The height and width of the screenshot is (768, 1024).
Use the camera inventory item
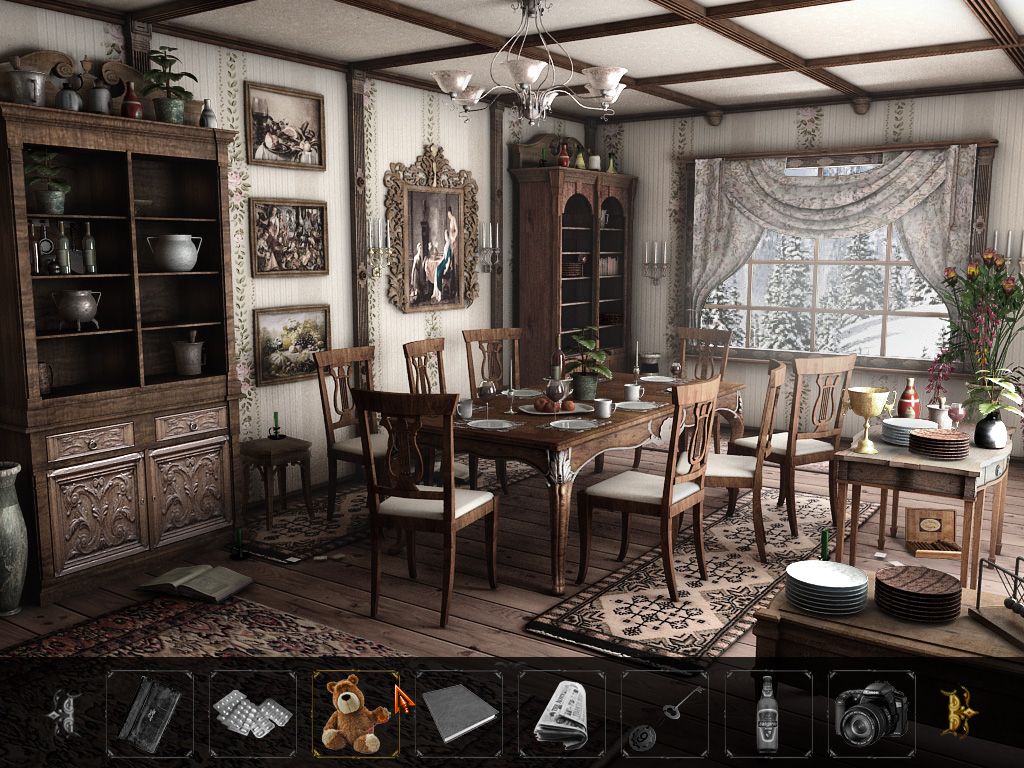[x=871, y=714]
